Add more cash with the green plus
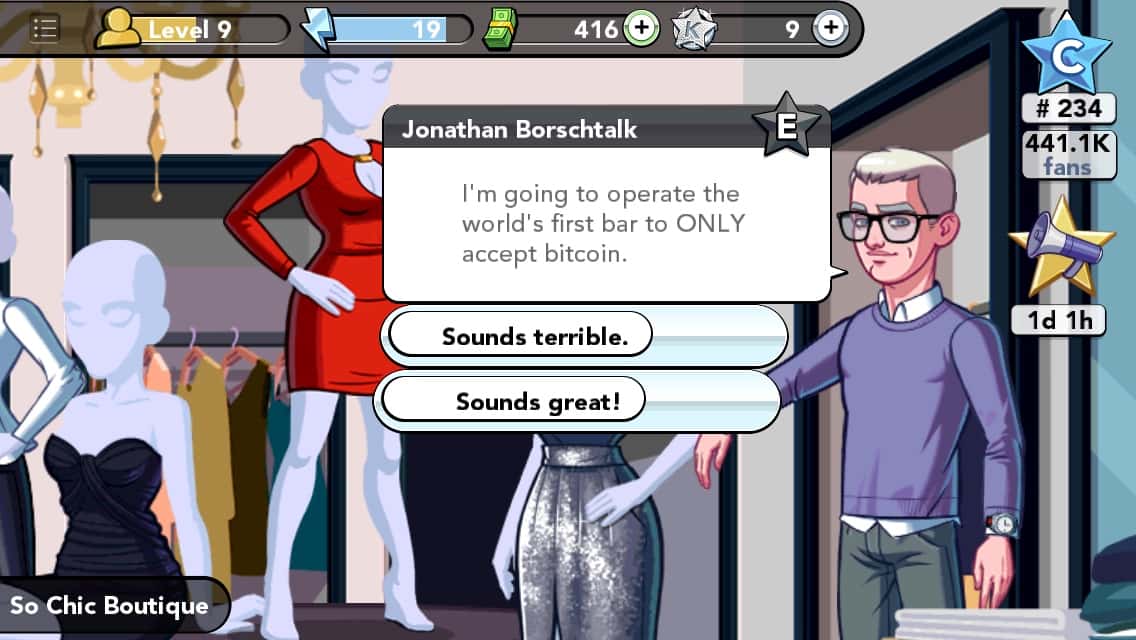Screen dimensions: 1136x640 pos(641,29)
